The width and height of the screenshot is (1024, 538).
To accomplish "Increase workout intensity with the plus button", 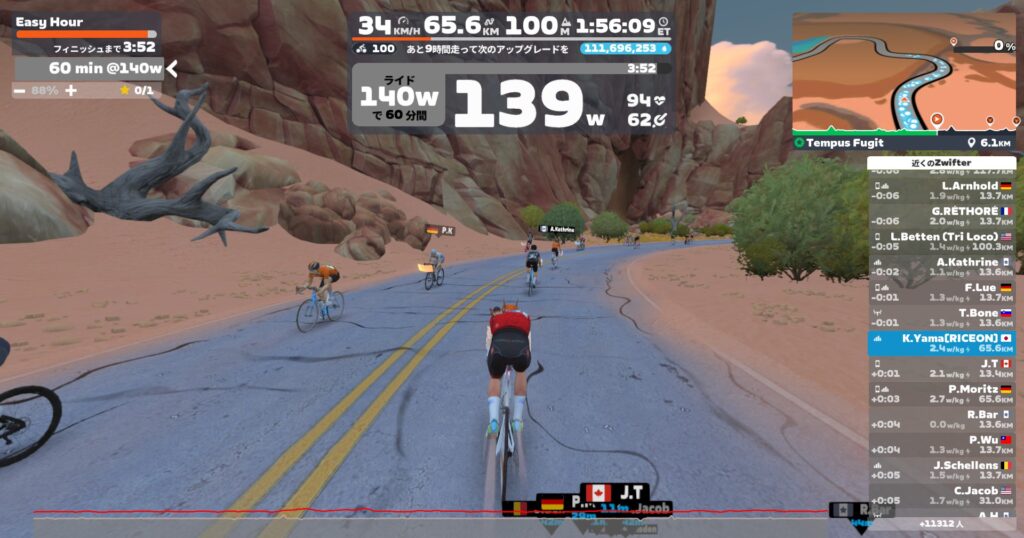I will [72, 90].
